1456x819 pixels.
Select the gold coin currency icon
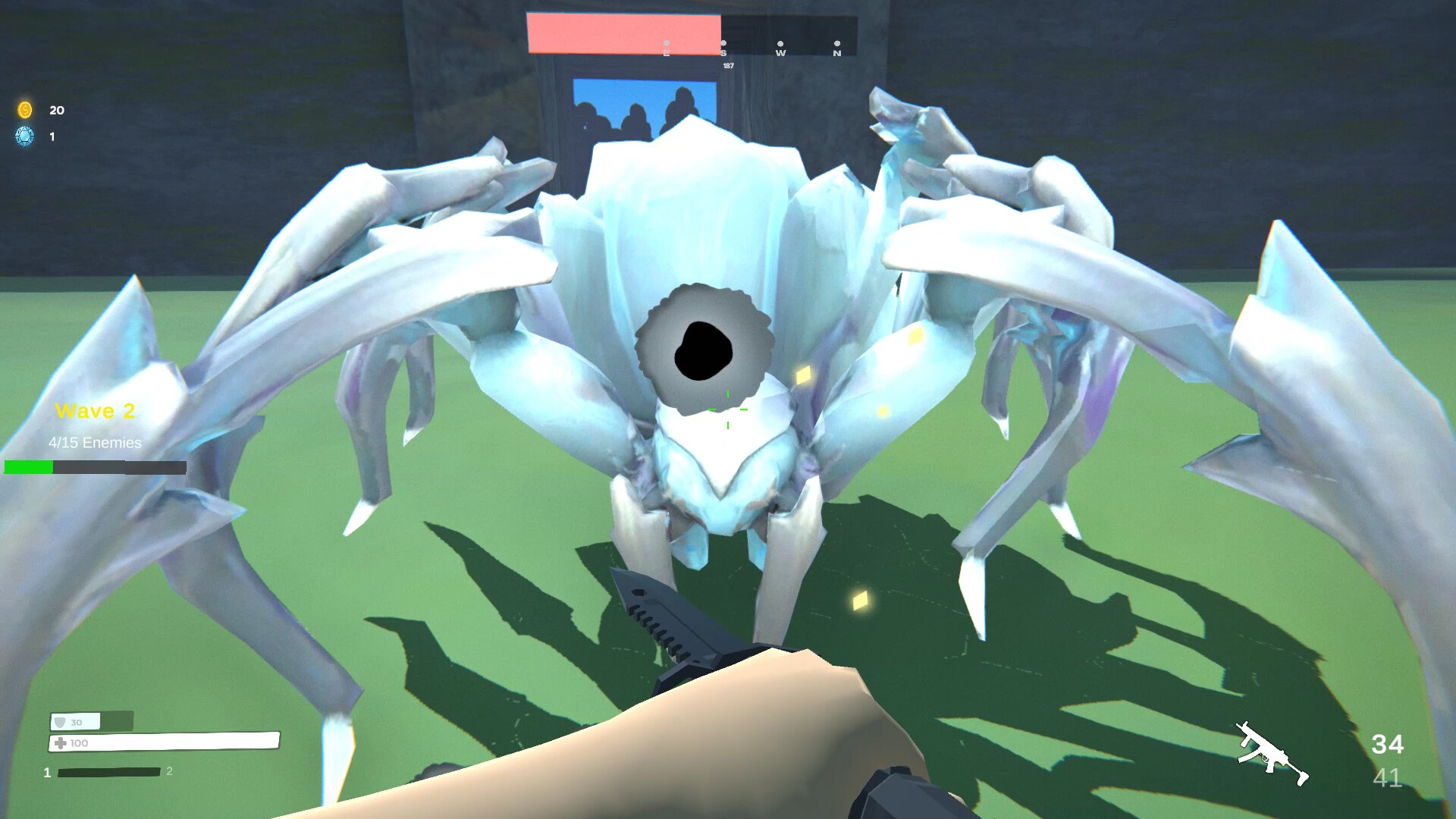[25, 110]
